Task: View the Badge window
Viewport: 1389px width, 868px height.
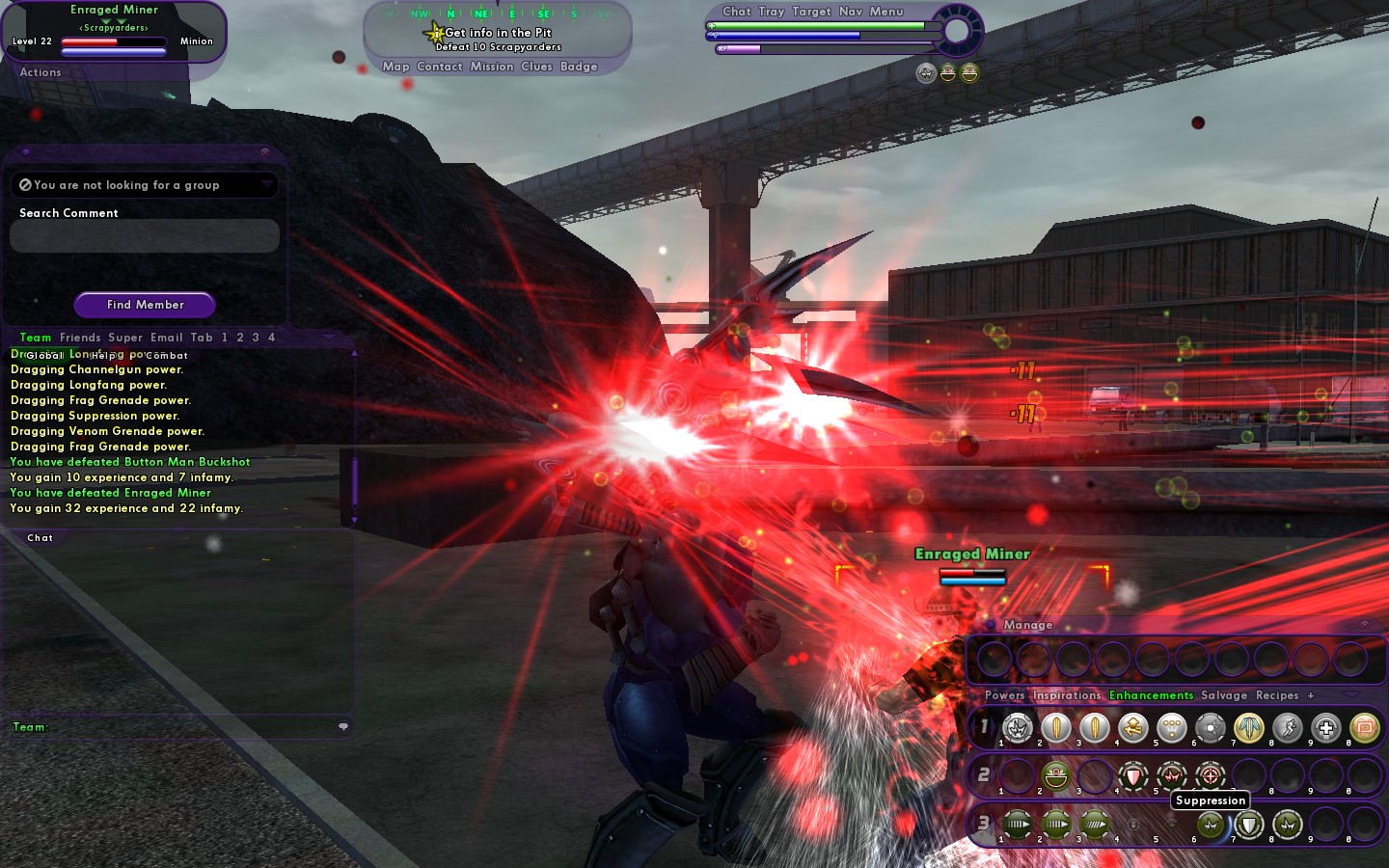Action: (579, 67)
